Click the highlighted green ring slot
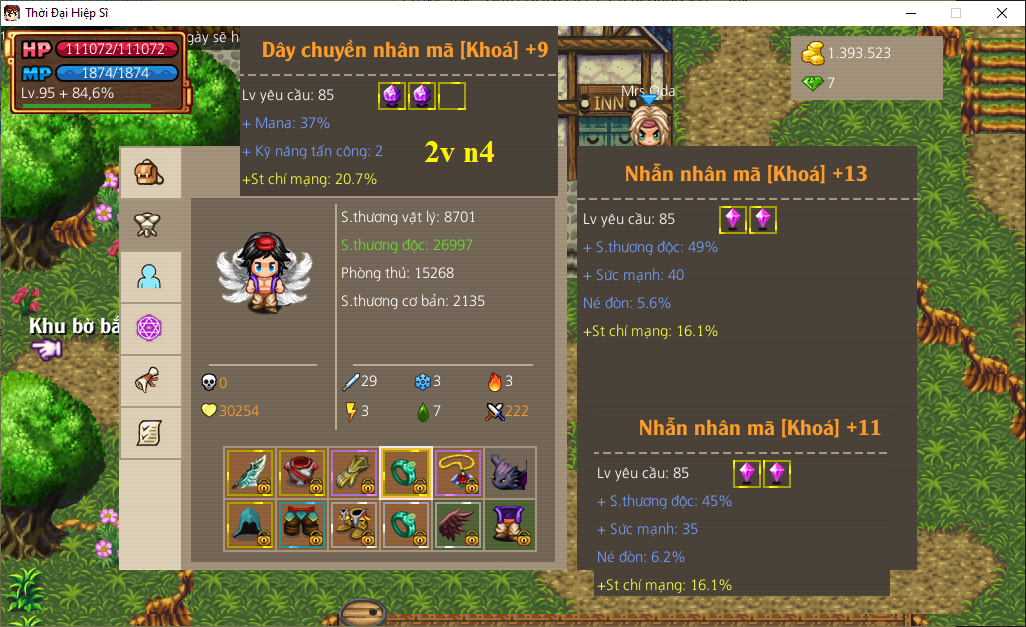Image resolution: width=1026 pixels, height=627 pixels. coord(406,473)
